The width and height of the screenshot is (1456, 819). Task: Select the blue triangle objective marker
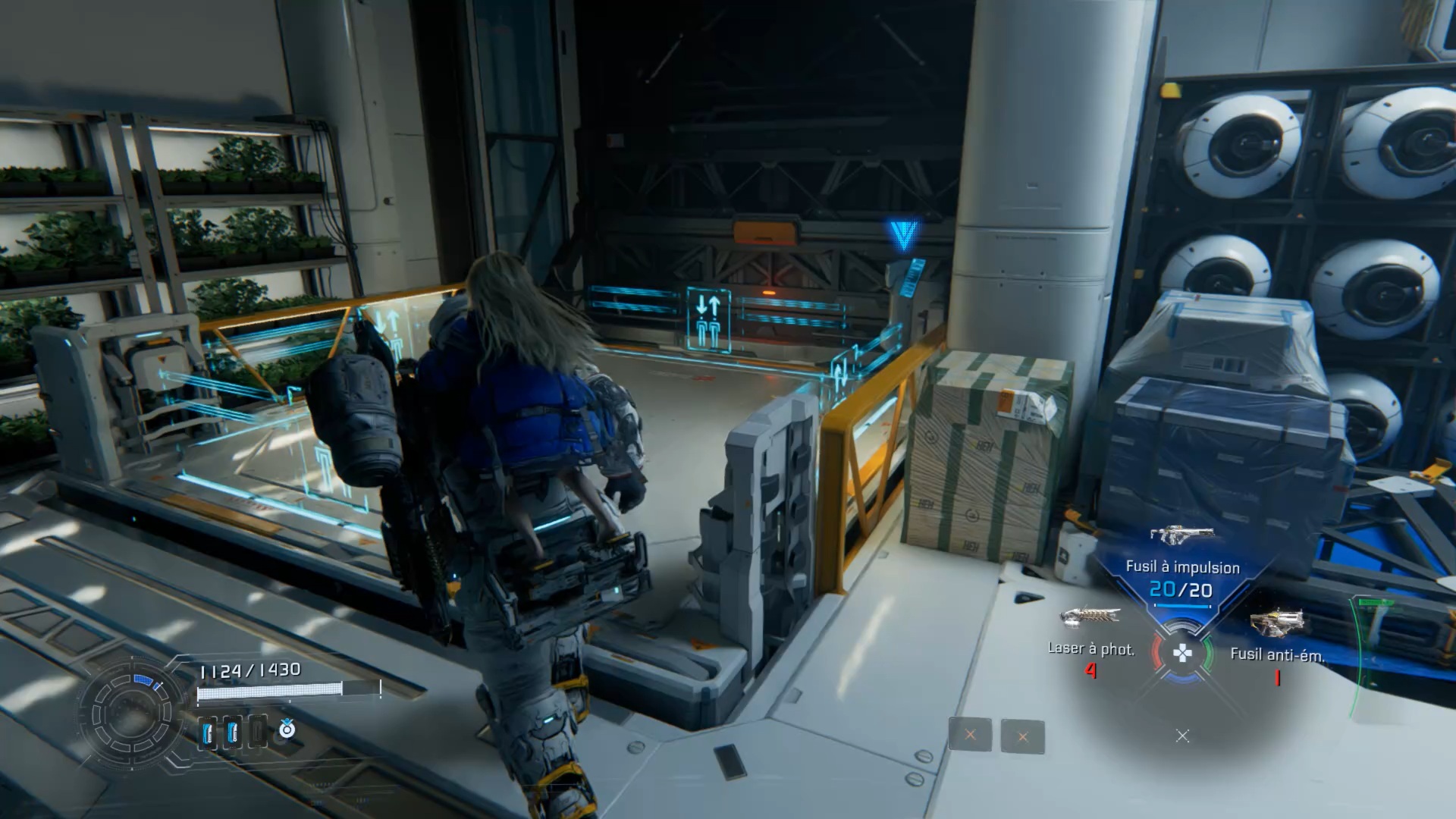tap(903, 235)
